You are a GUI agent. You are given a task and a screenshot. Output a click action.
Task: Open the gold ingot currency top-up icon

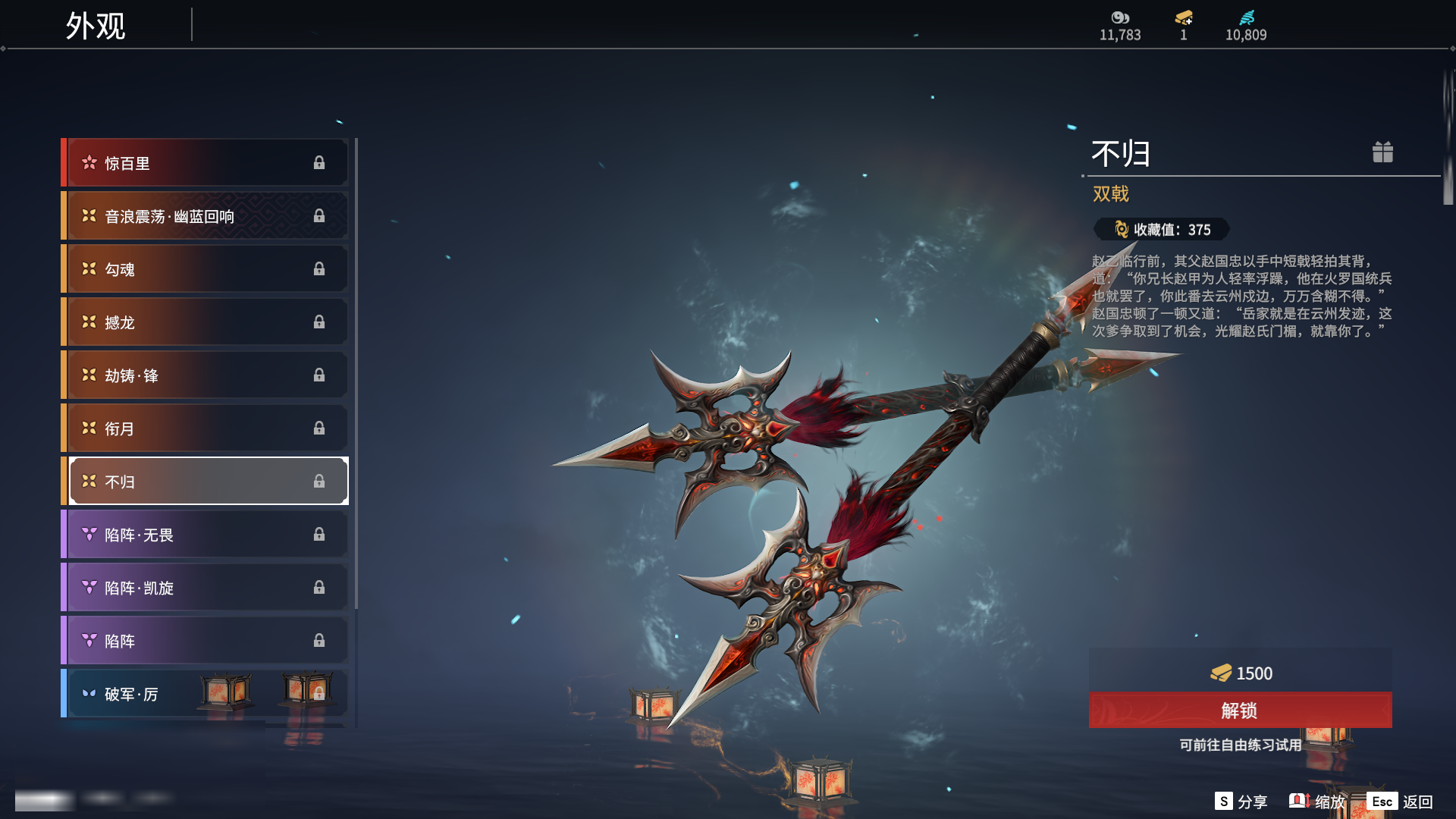click(x=1184, y=18)
